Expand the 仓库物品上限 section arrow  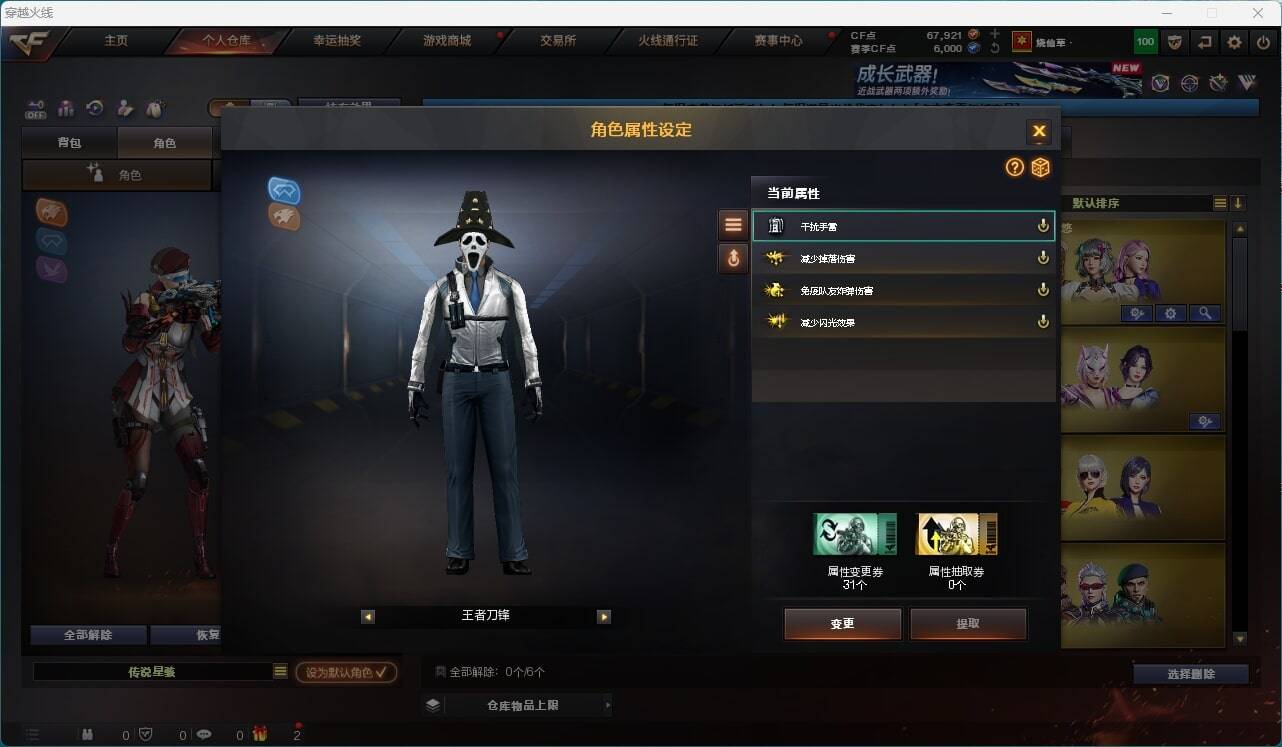point(607,704)
